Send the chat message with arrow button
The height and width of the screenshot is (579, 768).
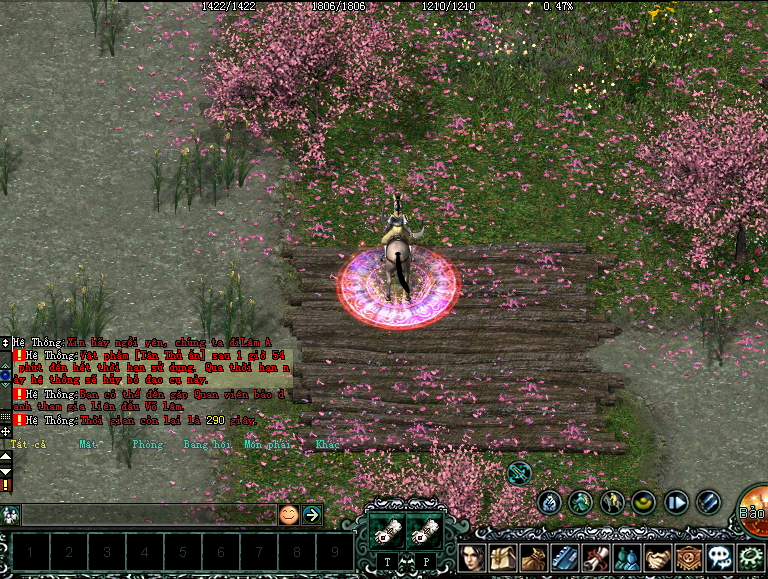click(x=312, y=515)
